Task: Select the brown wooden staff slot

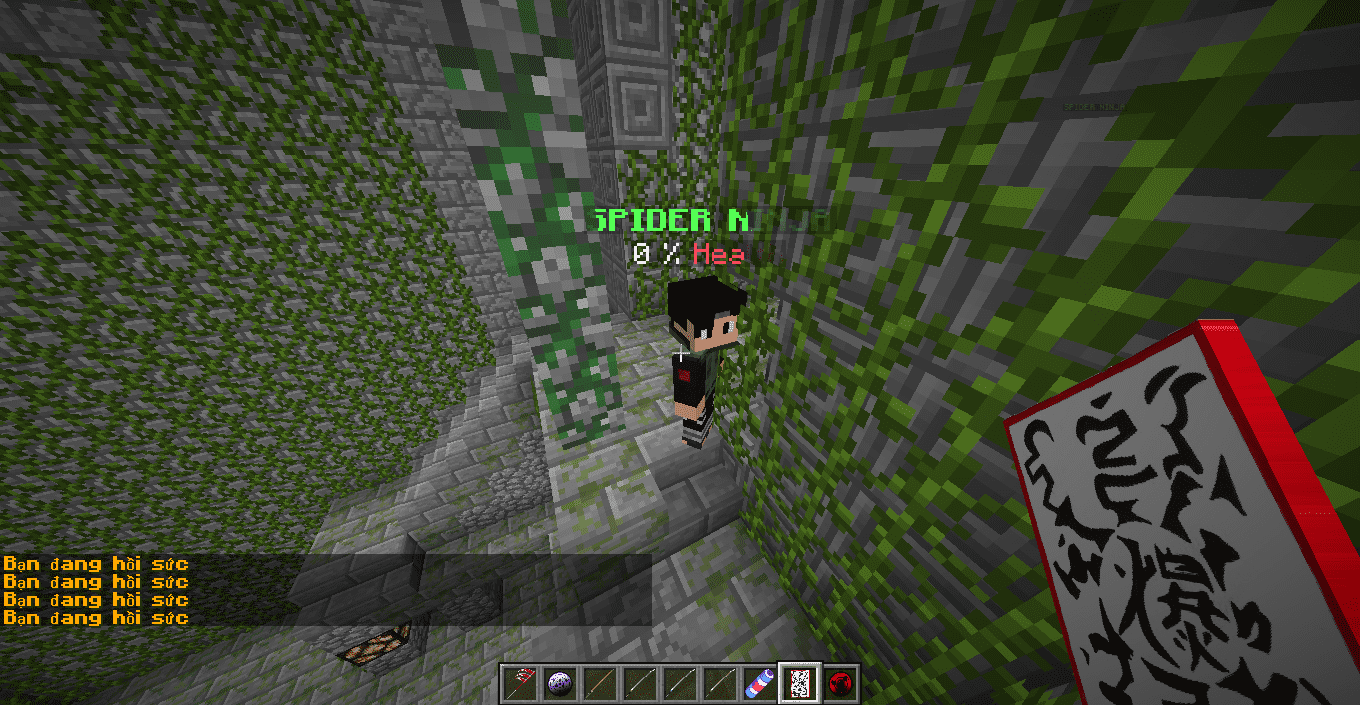Action: (x=599, y=684)
